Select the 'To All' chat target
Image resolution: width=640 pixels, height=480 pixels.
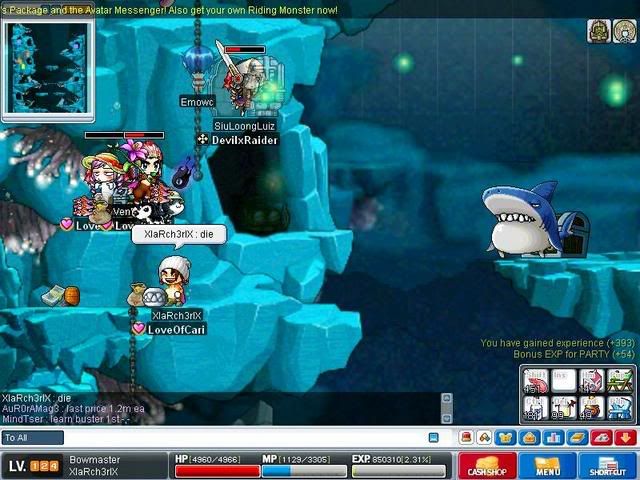coord(32,438)
